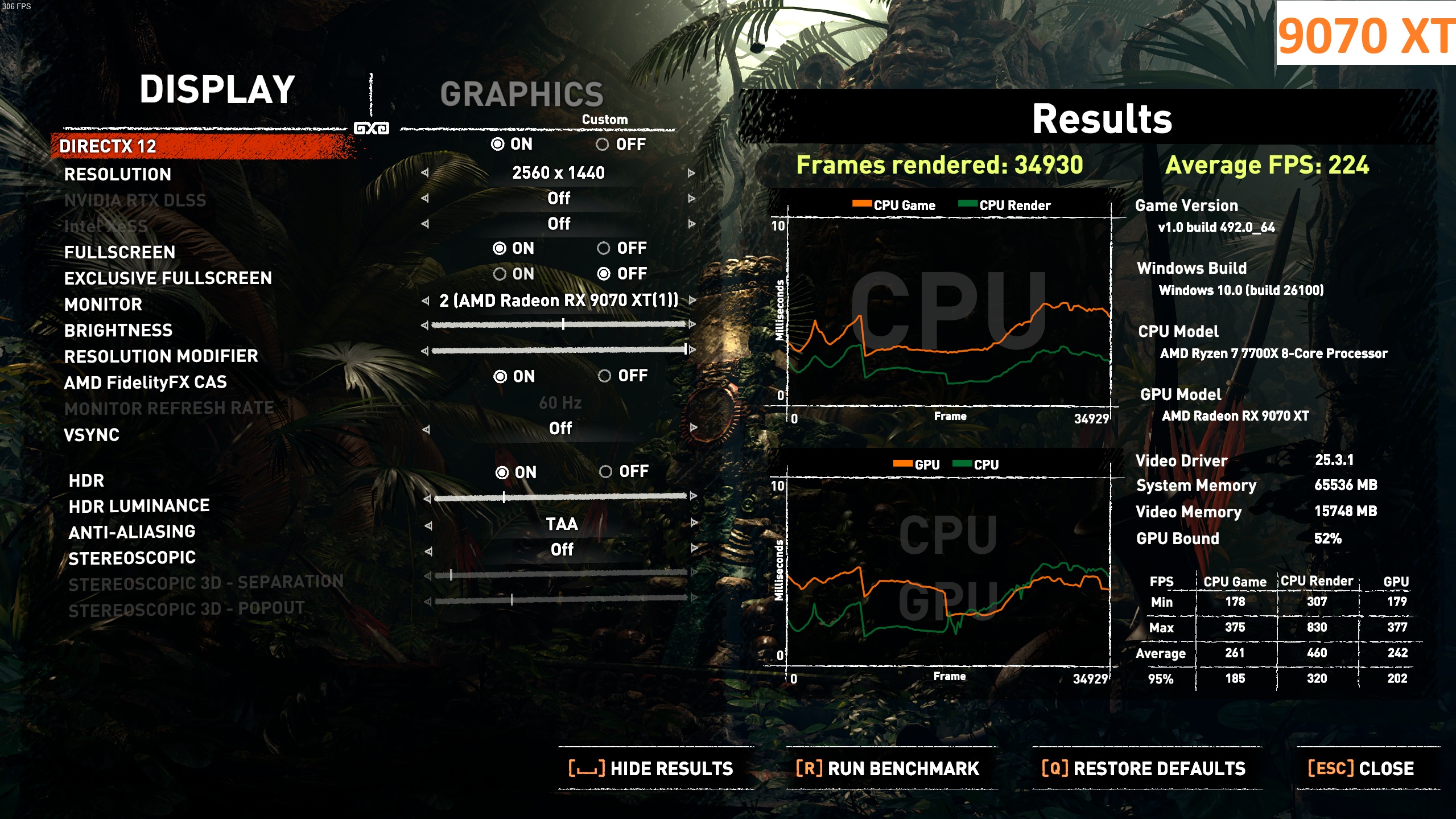The width and height of the screenshot is (1456, 819).
Task: Choose the next monitor with the right arrow
Action: tap(692, 300)
